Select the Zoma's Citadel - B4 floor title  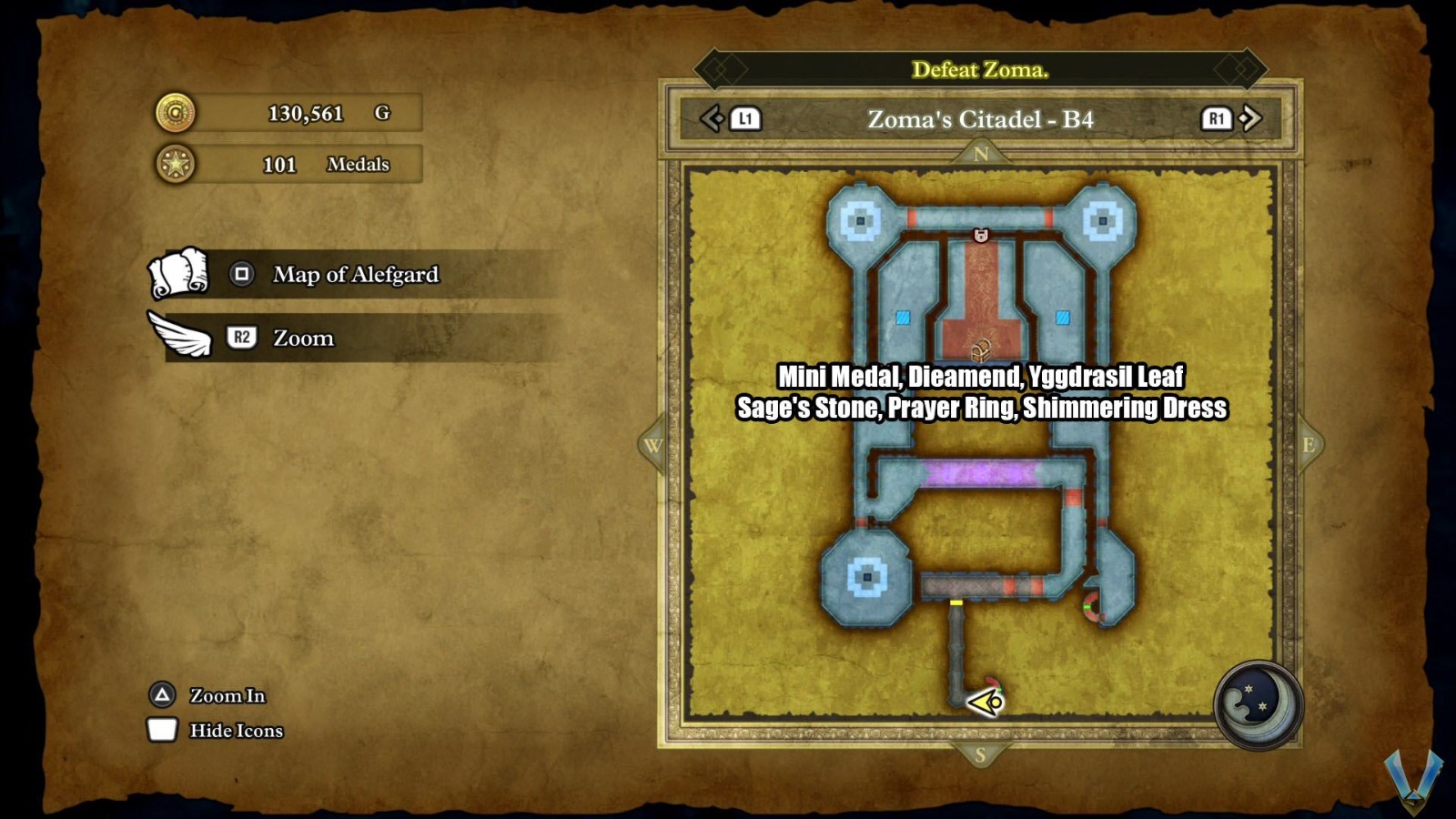click(x=981, y=118)
